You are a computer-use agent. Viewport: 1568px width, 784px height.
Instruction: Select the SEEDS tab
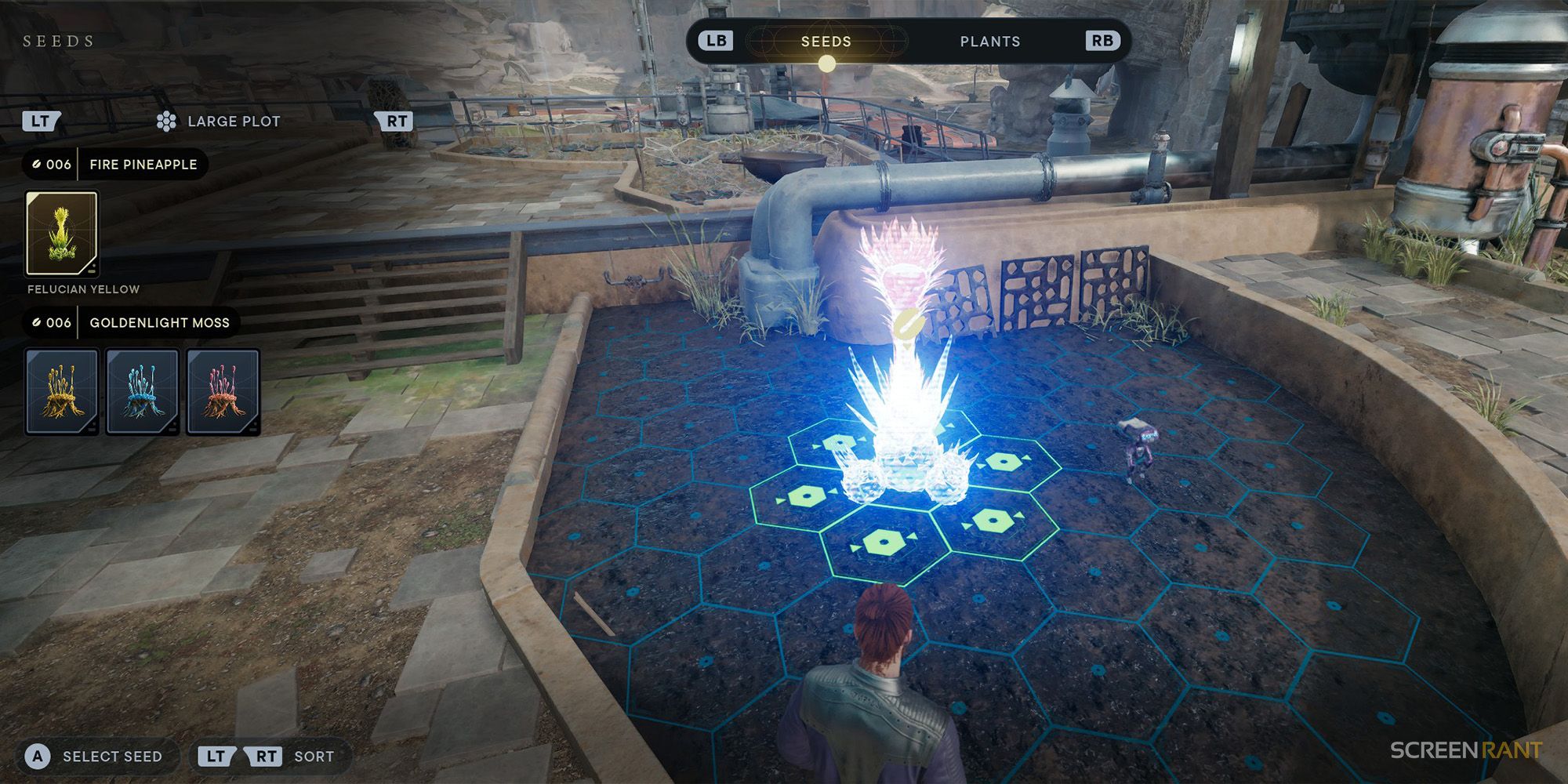[828, 41]
